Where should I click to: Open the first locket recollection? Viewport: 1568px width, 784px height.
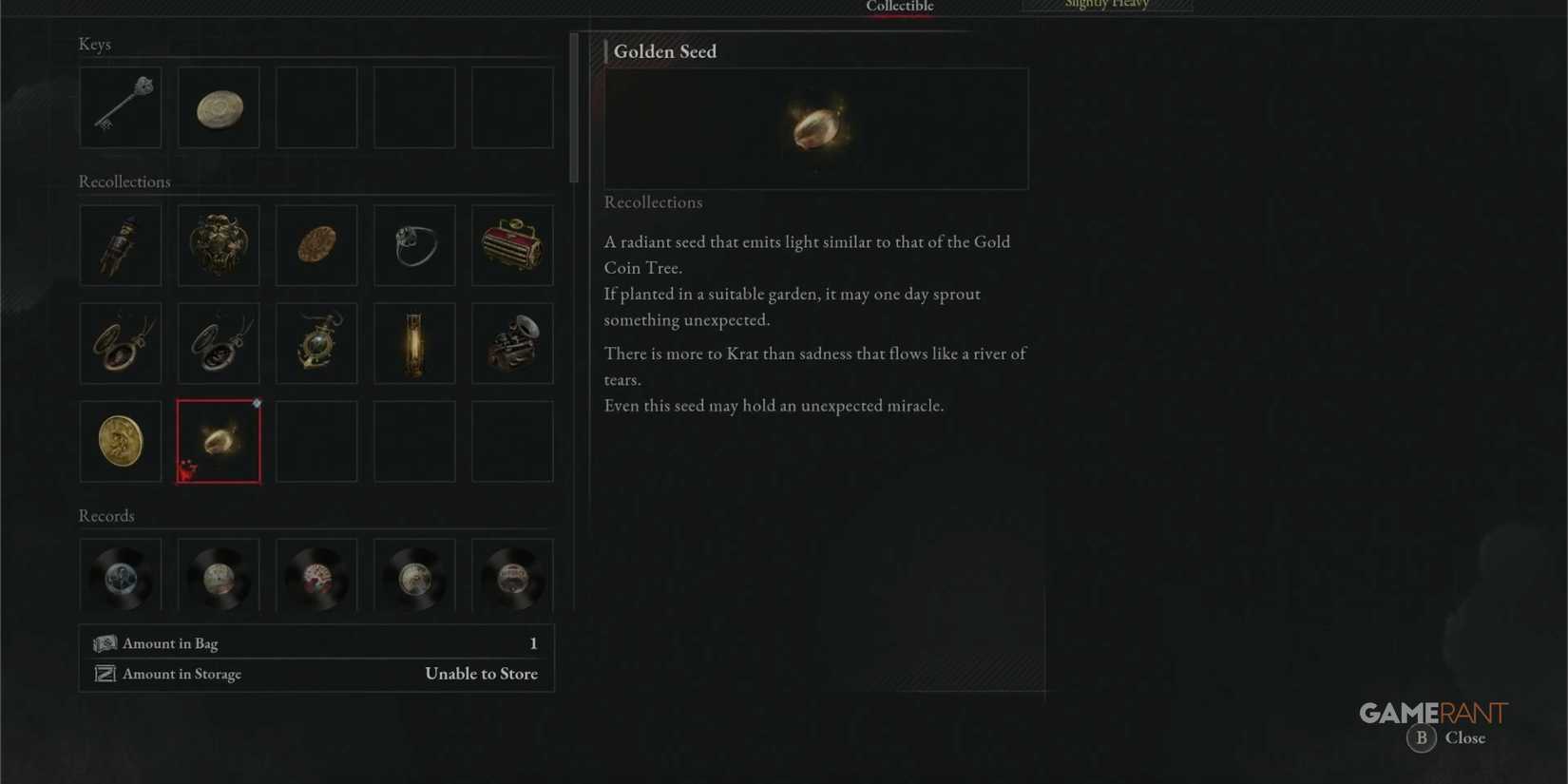click(120, 343)
